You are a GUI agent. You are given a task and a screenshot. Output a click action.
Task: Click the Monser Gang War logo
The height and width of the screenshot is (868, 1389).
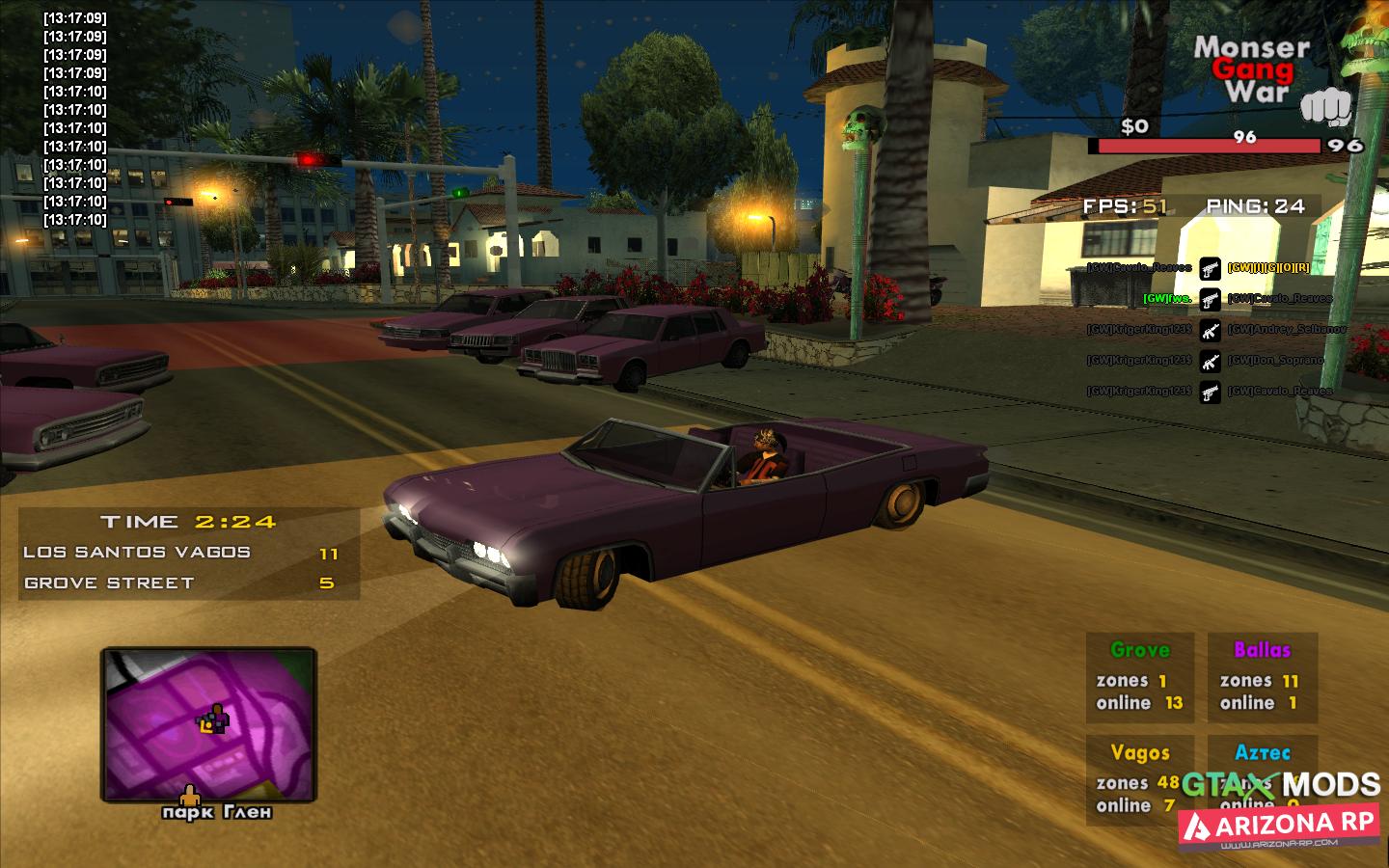click(x=1252, y=69)
